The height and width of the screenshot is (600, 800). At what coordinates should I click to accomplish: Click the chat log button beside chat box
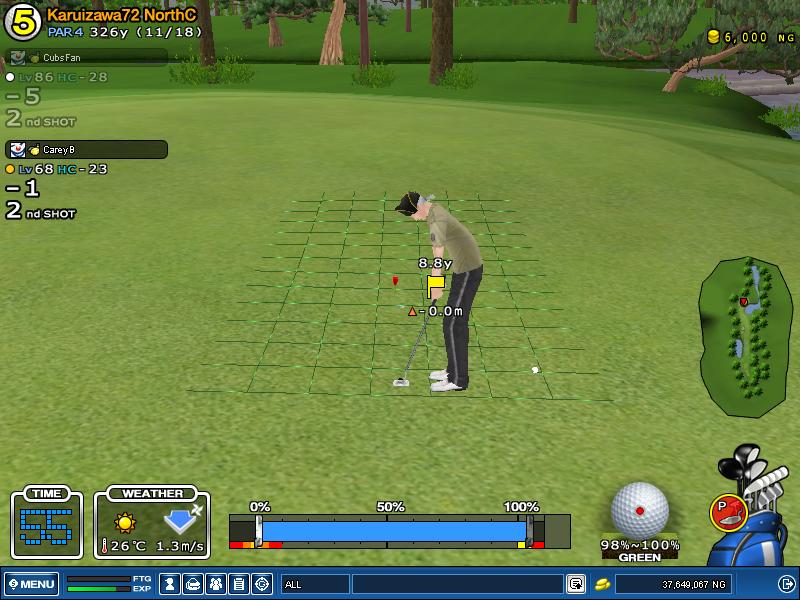pos(576,583)
